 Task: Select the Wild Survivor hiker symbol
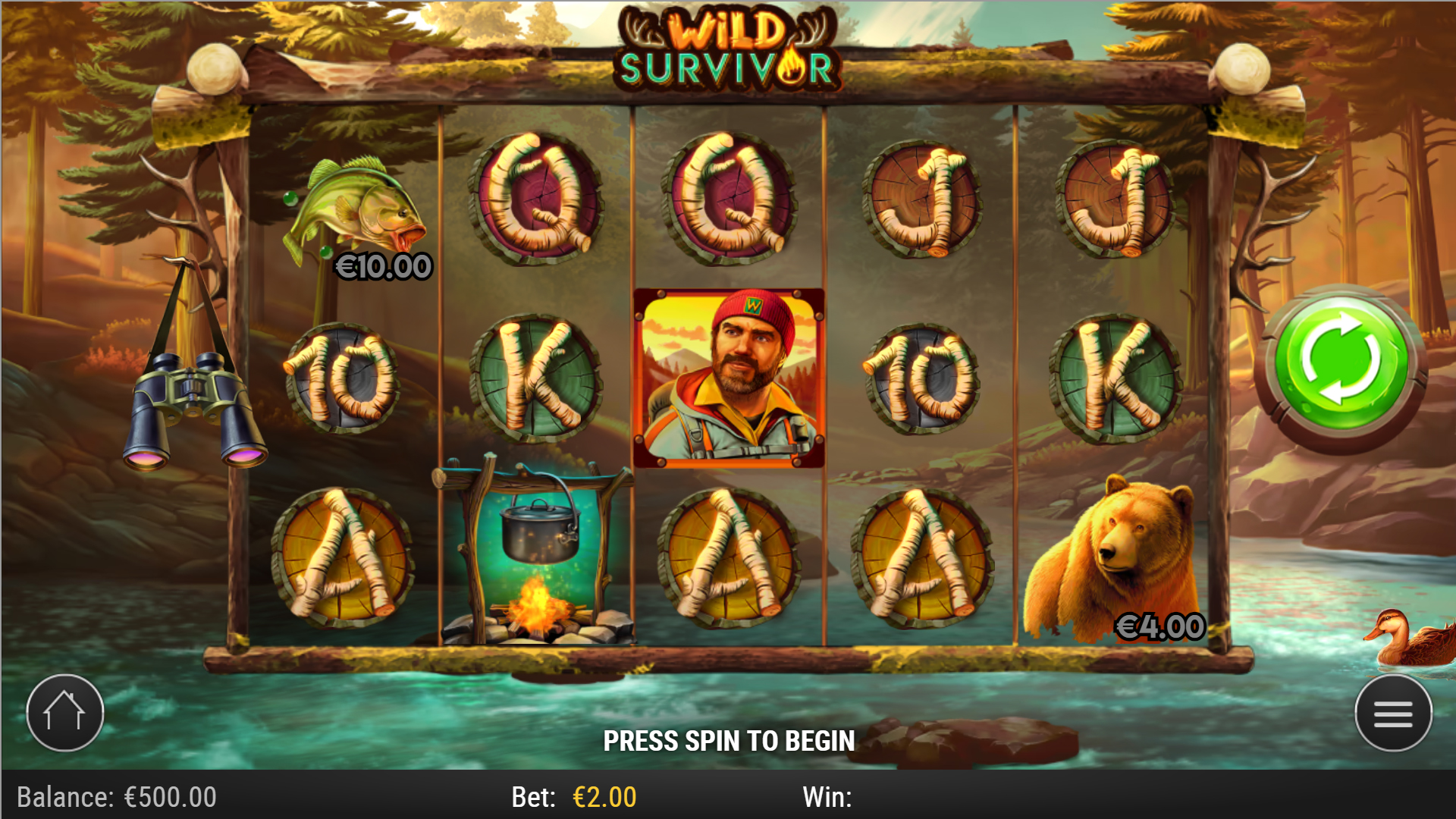(x=730, y=377)
